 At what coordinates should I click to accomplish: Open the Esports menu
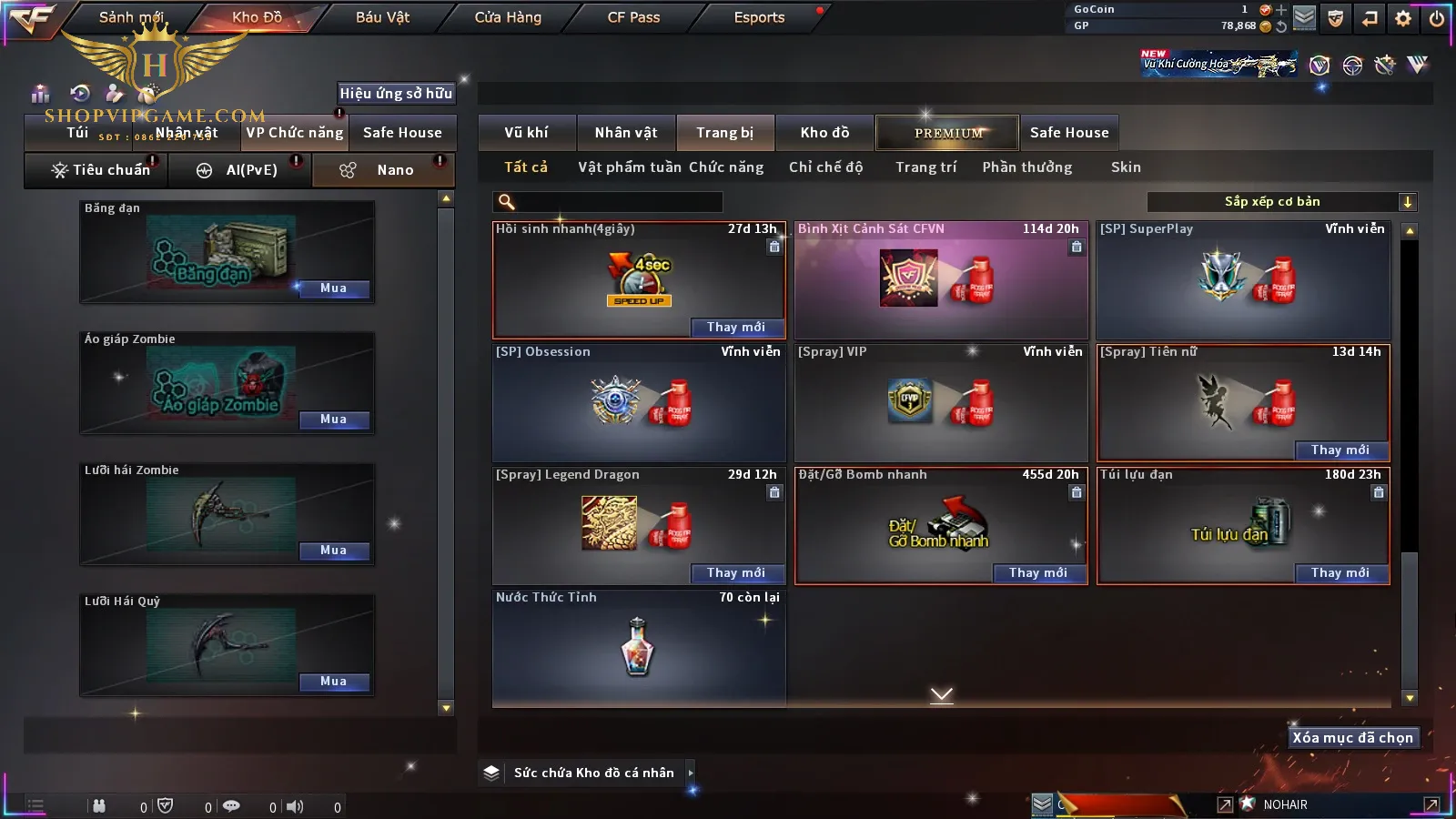tap(759, 17)
